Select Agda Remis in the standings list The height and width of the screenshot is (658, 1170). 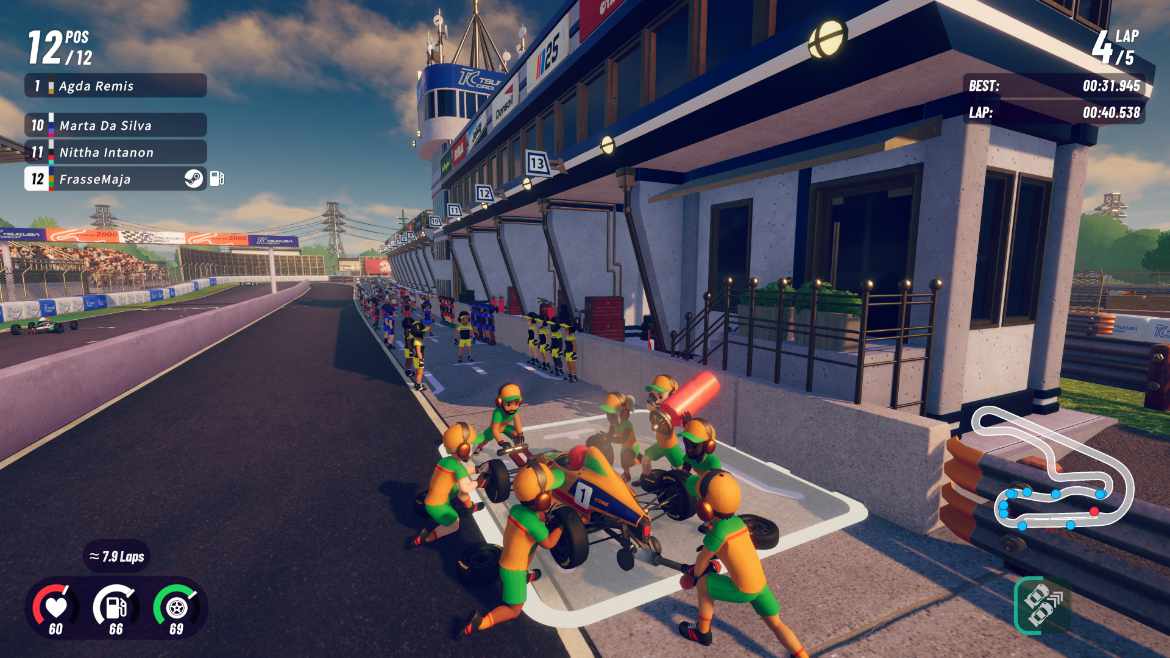point(115,86)
